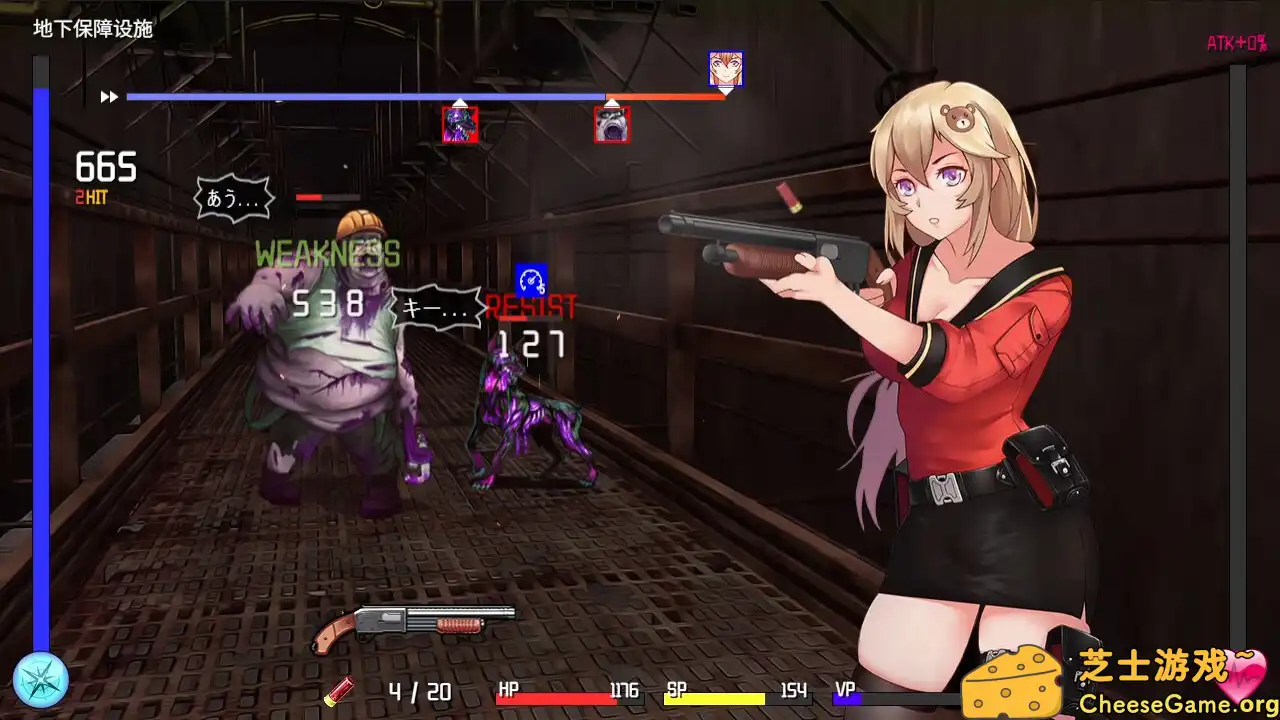Select the zombie's portrait on the turn bar
Image resolution: width=1280 pixels, height=720 pixels.
(611, 125)
